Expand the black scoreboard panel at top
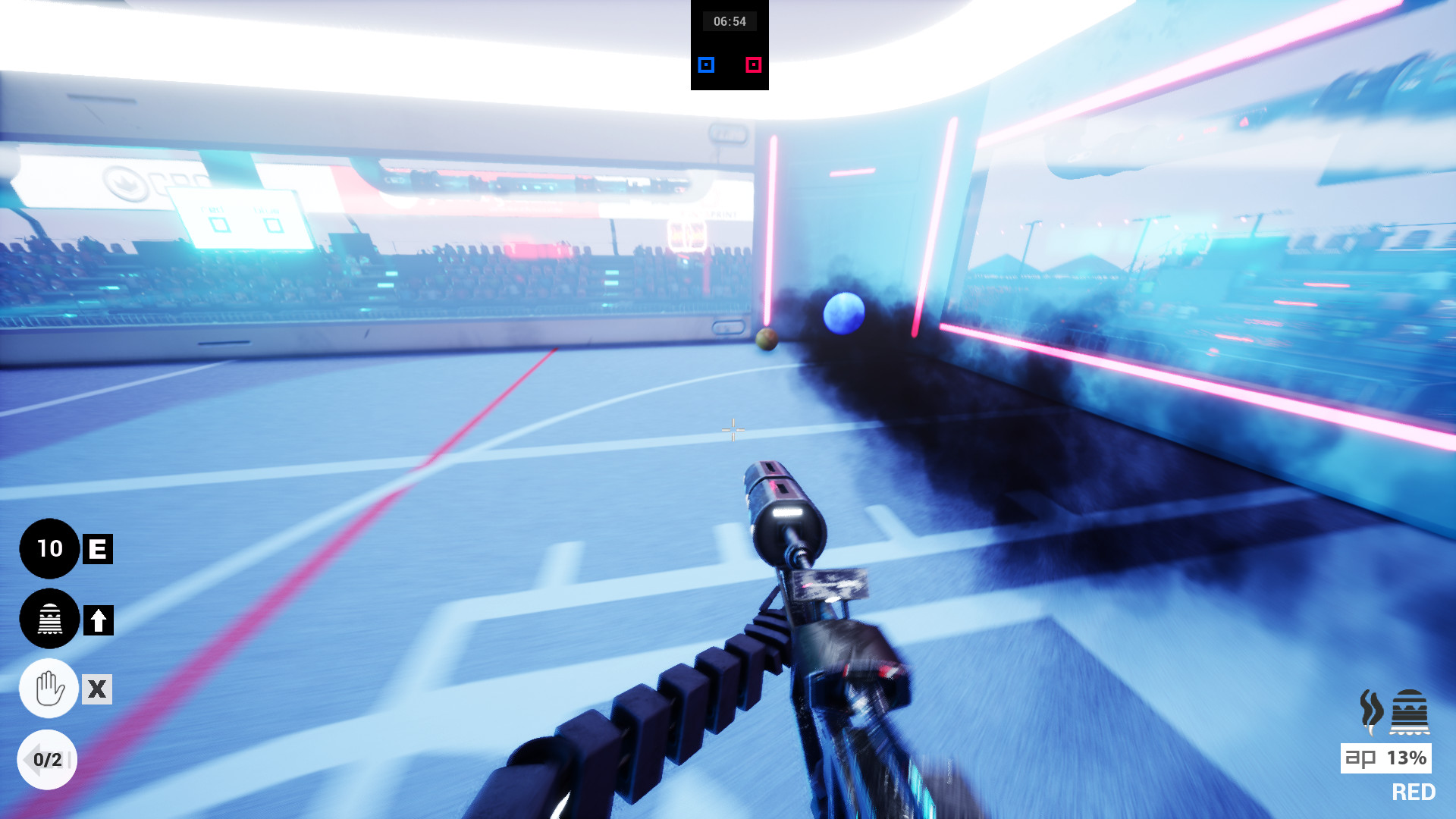 pos(729,45)
